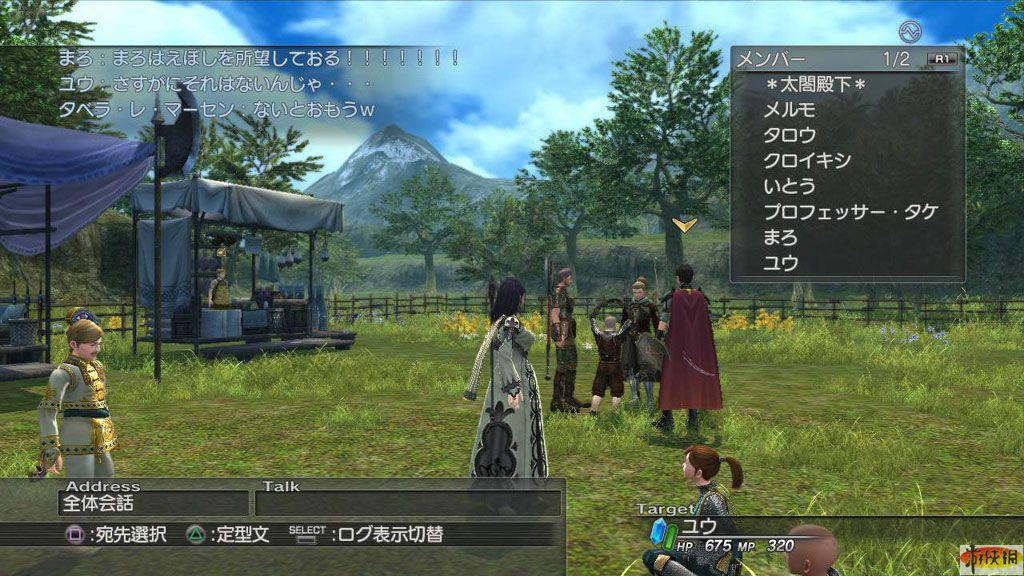
Task: Click the round emblem above the member panel
Action: 909,31
